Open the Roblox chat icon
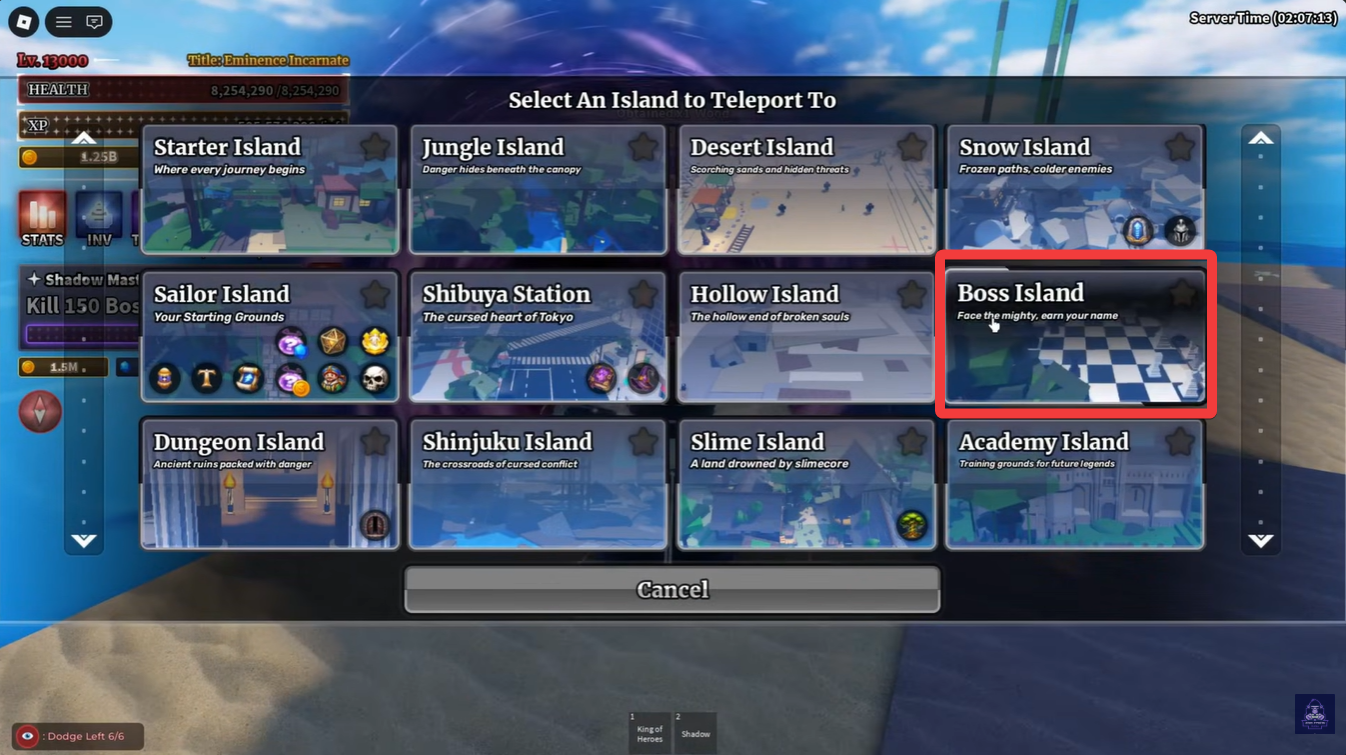This screenshot has height=755, width=1346. point(94,21)
